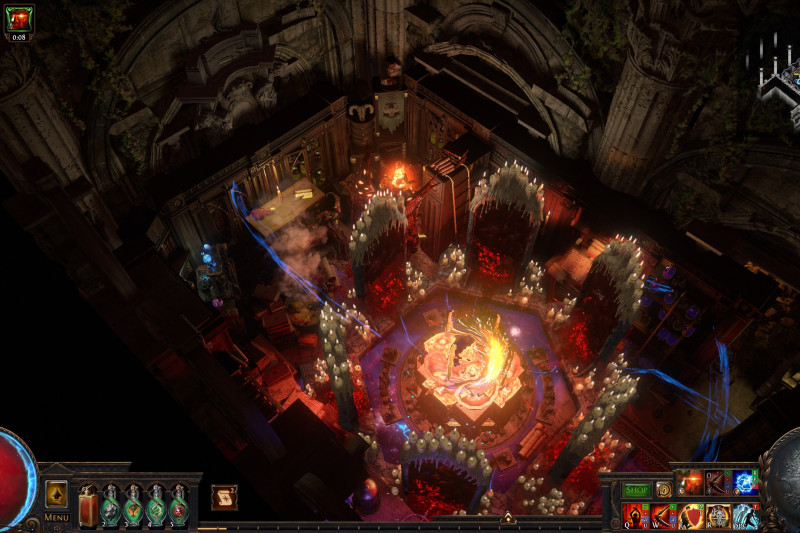Use the blue dash movement skill

pos(745,515)
